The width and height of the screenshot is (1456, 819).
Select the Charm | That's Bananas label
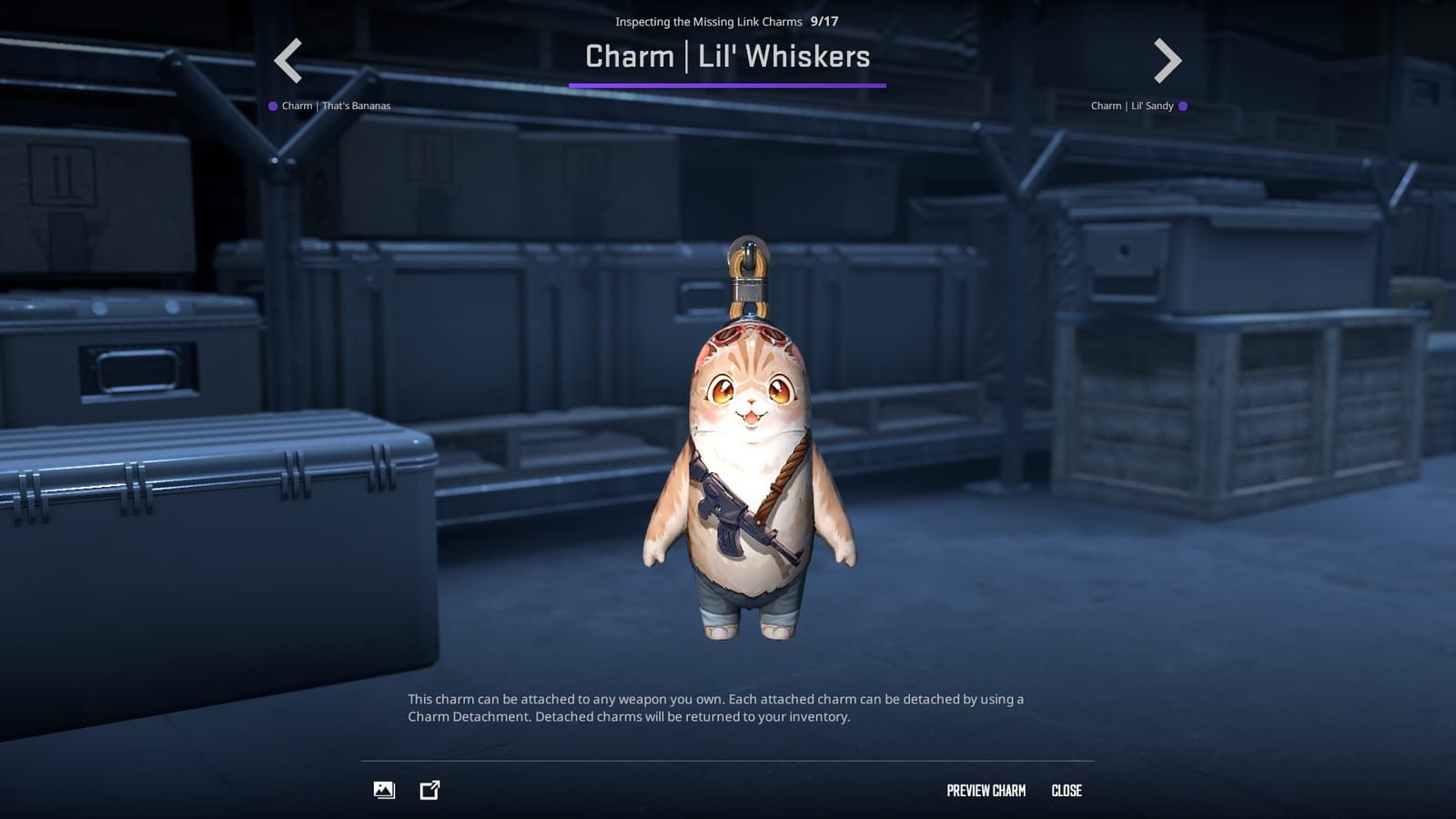[337, 106]
